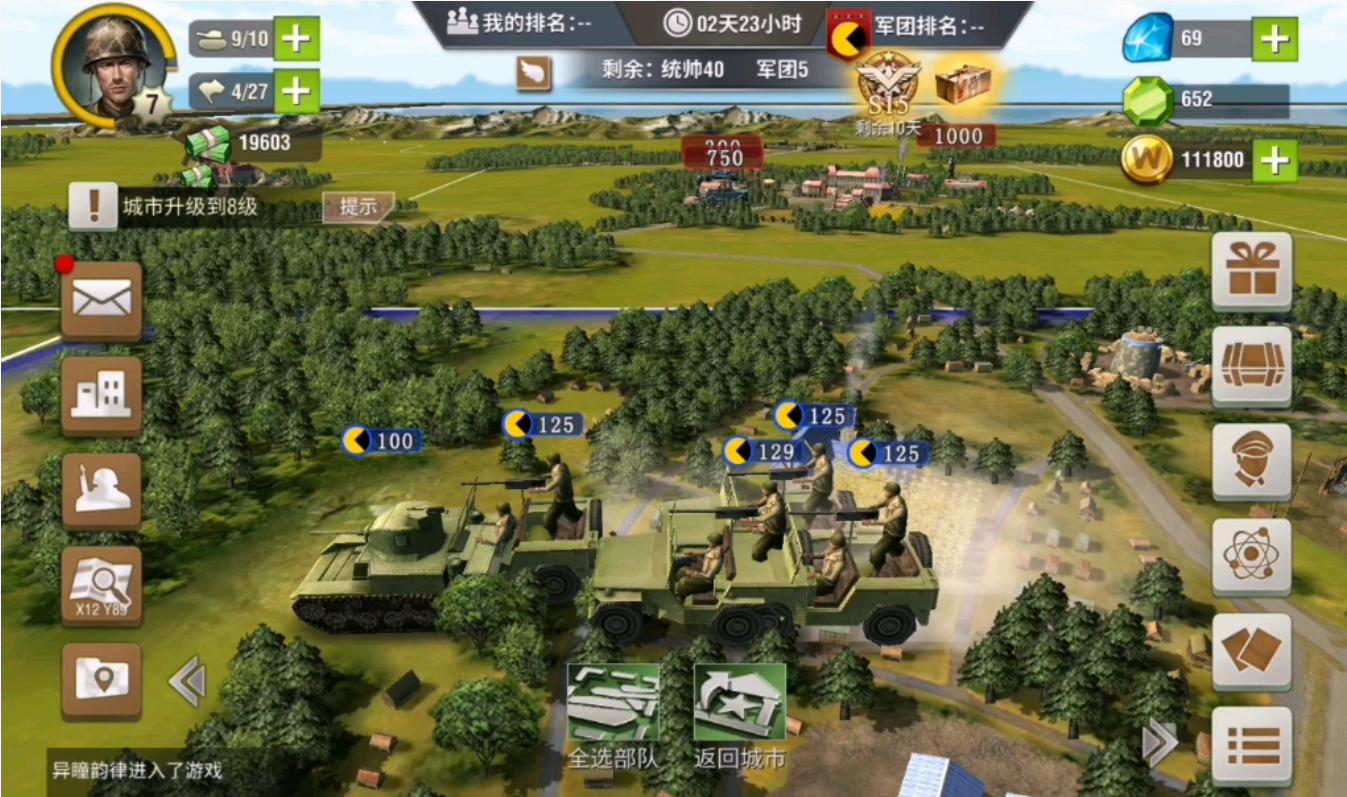
Task: Add more gold W coins
Action: (1274, 160)
